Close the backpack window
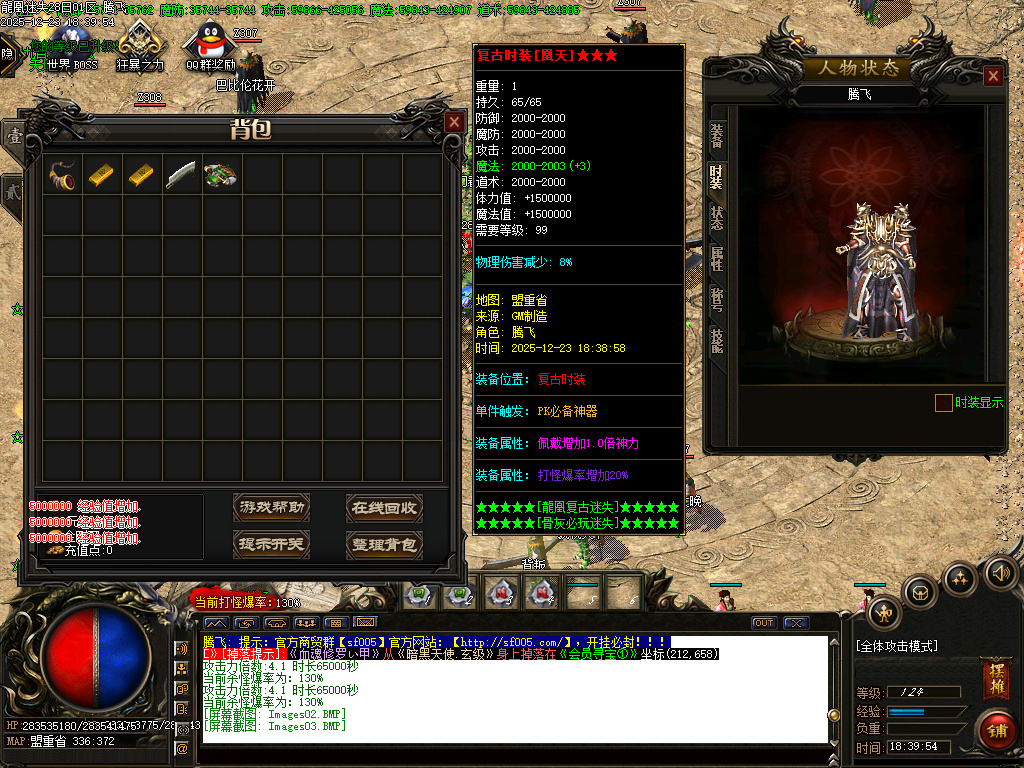 pyautogui.click(x=454, y=122)
